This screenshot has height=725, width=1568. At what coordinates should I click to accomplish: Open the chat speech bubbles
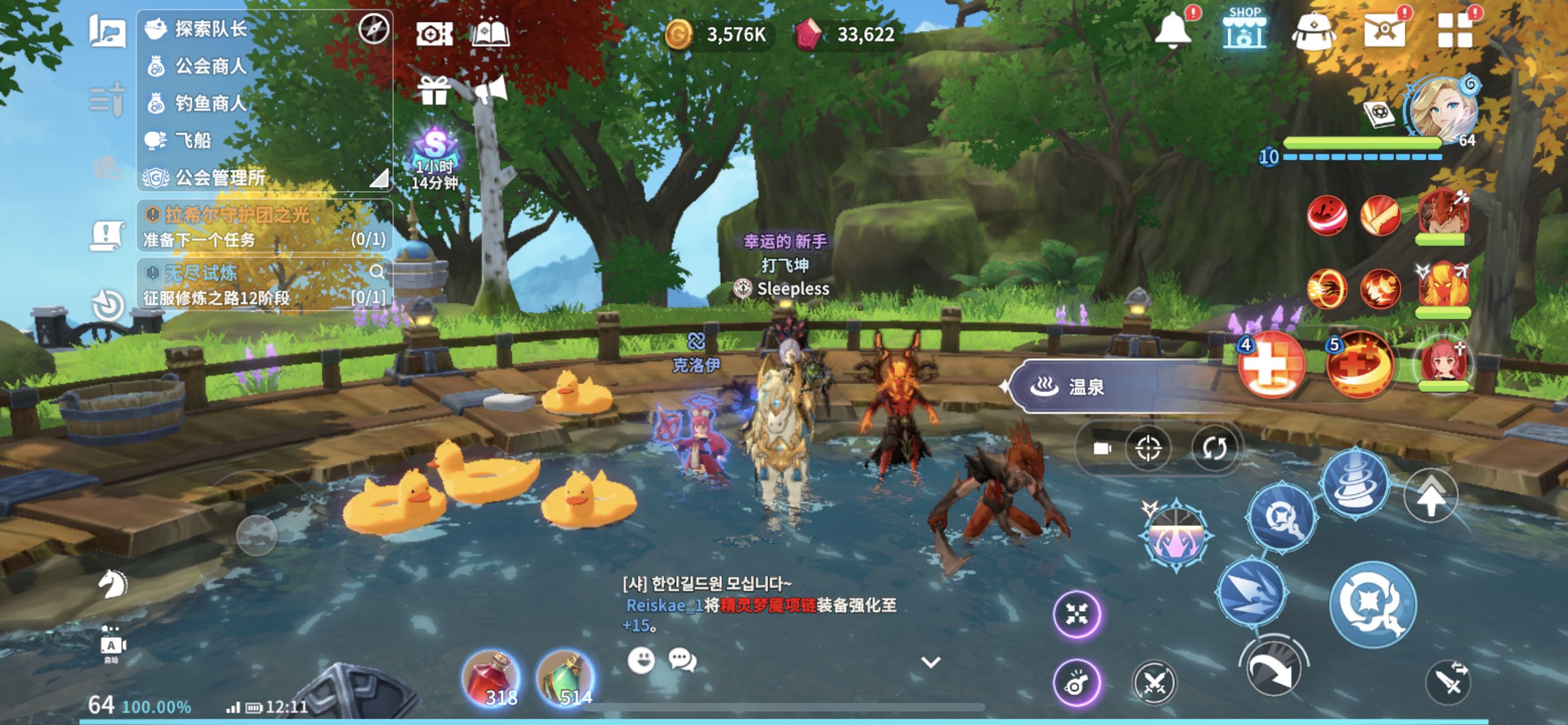coord(682,660)
